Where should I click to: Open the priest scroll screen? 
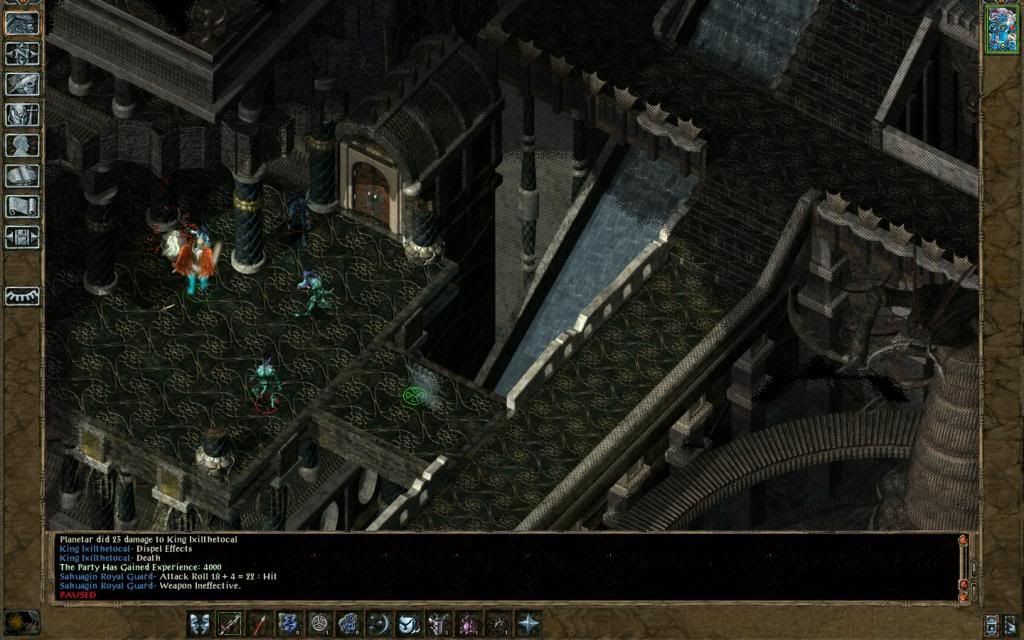click(x=22, y=207)
